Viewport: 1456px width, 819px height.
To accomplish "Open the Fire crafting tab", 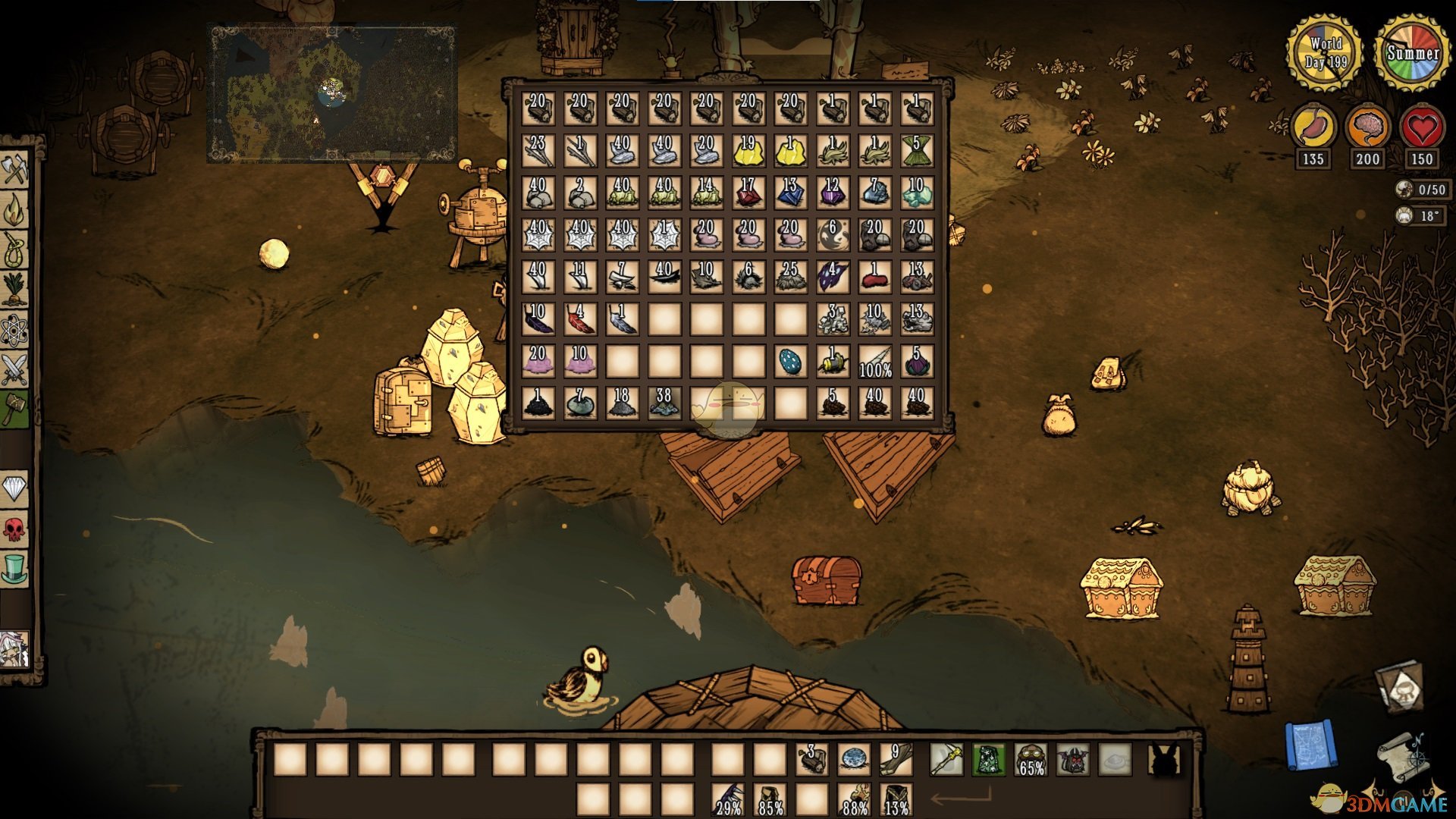I will click(x=15, y=210).
